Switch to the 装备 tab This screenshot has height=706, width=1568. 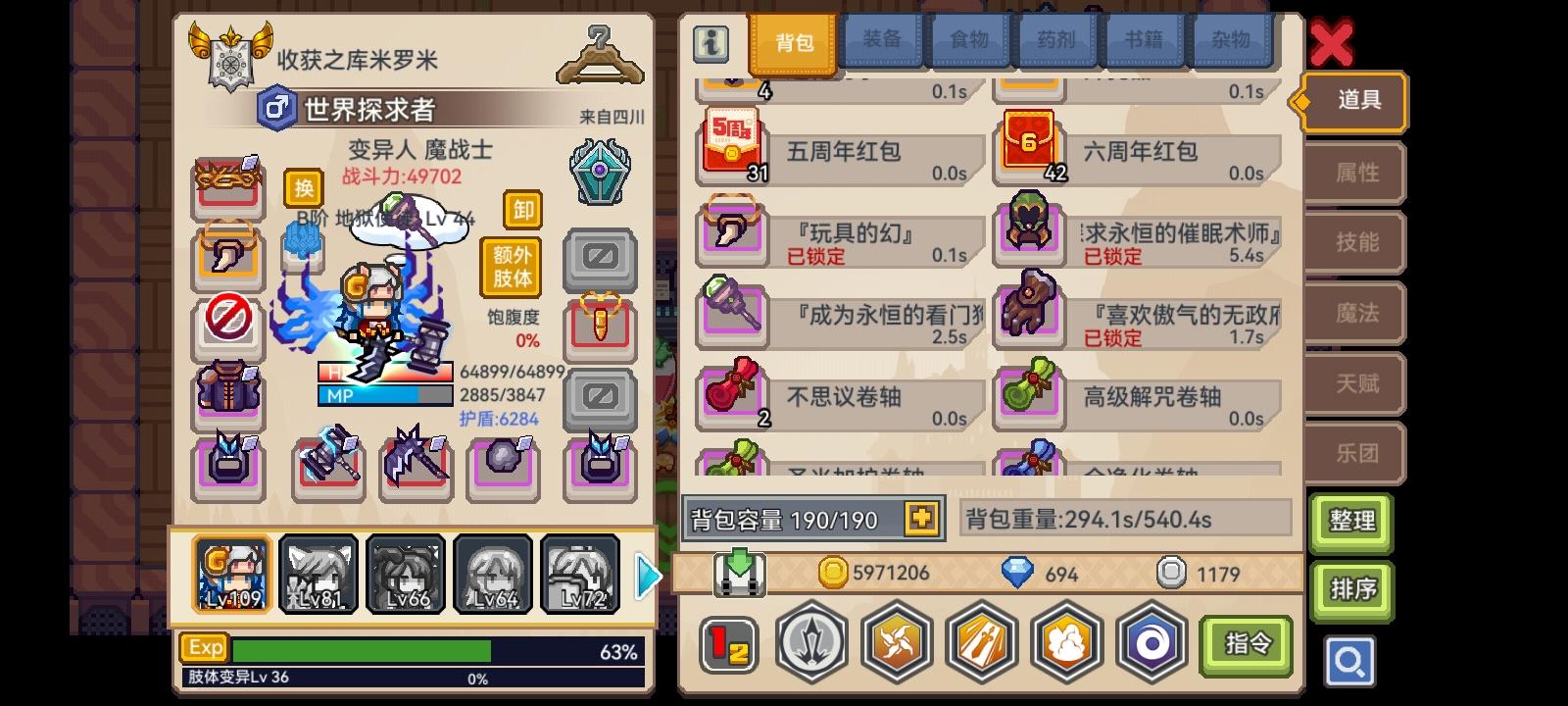880,40
